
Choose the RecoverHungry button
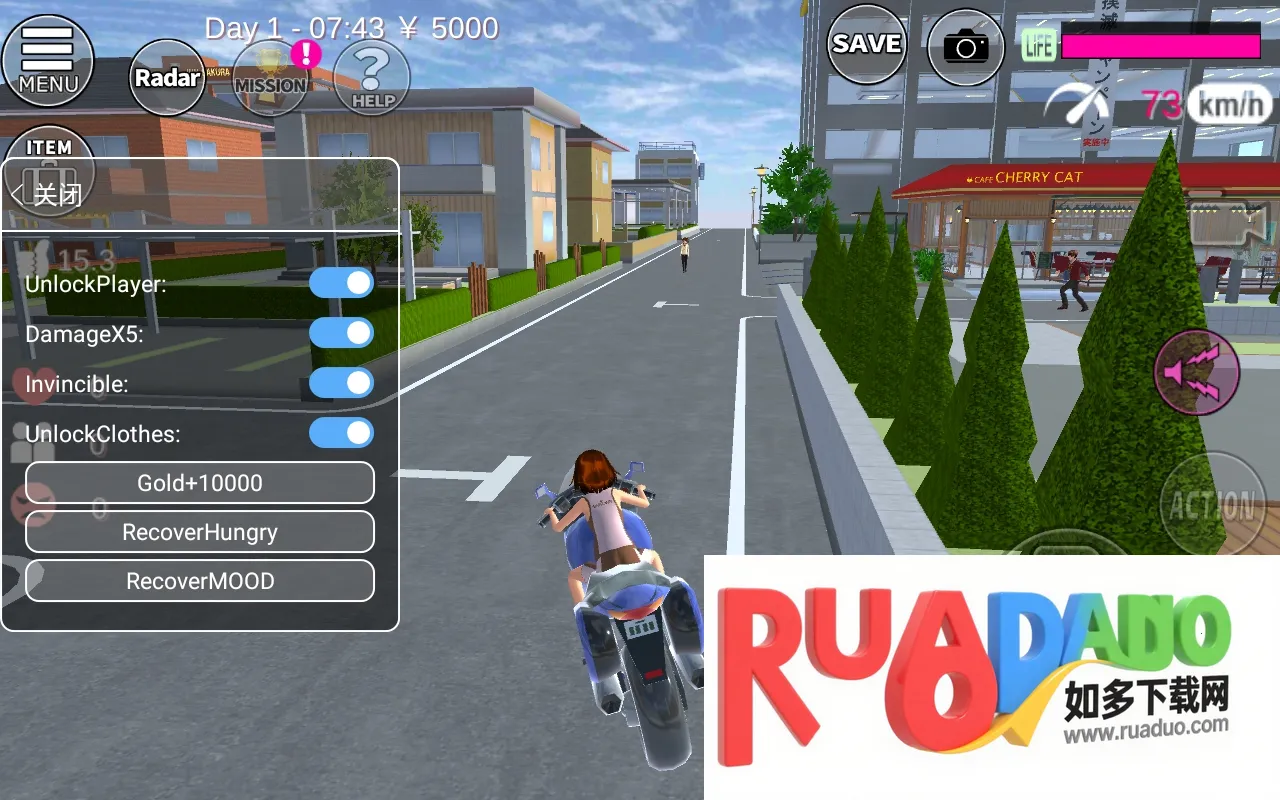pyautogui.click(x=200, y=532)
